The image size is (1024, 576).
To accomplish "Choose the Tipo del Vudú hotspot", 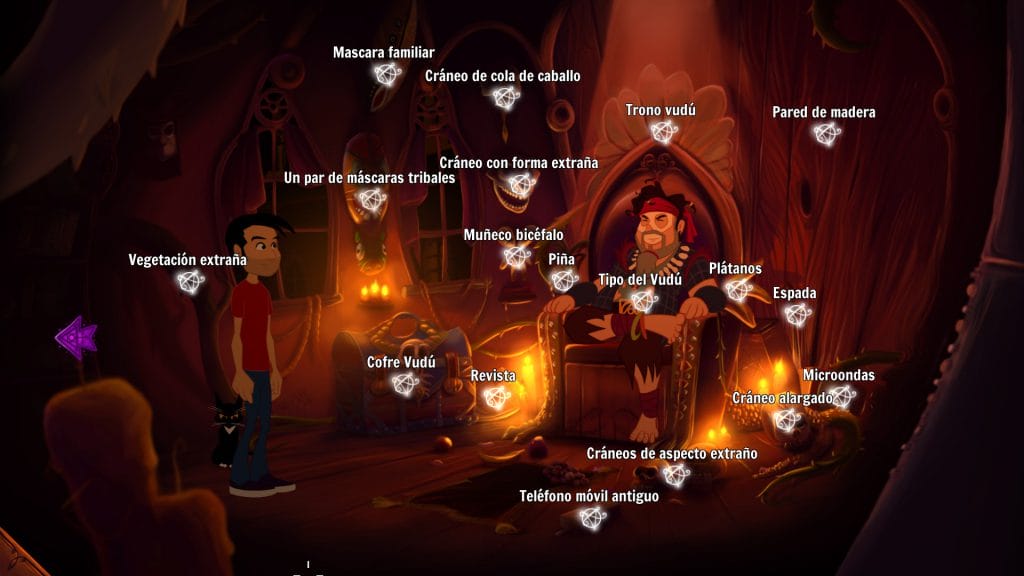I will pos(644,300).
